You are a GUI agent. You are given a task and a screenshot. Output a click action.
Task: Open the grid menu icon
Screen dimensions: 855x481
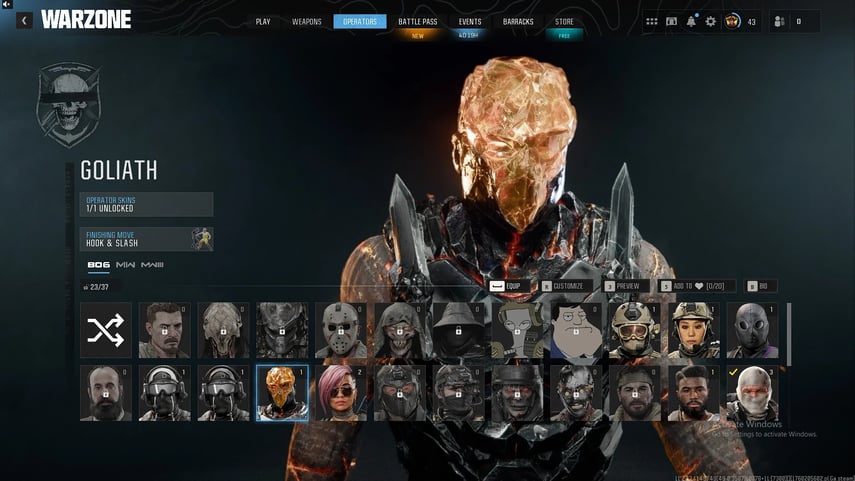pyautogui.click(x=652, y=21)
